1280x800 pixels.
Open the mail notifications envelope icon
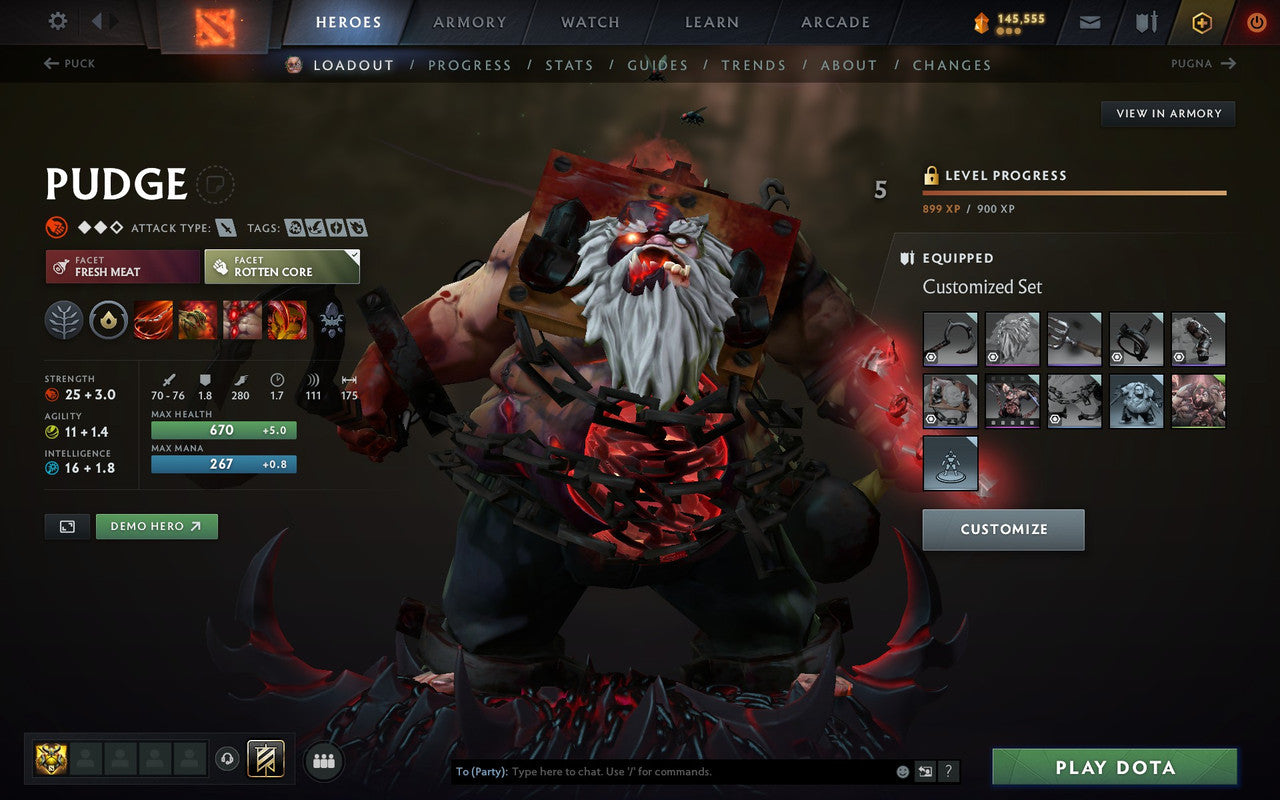coord(1089,21)
